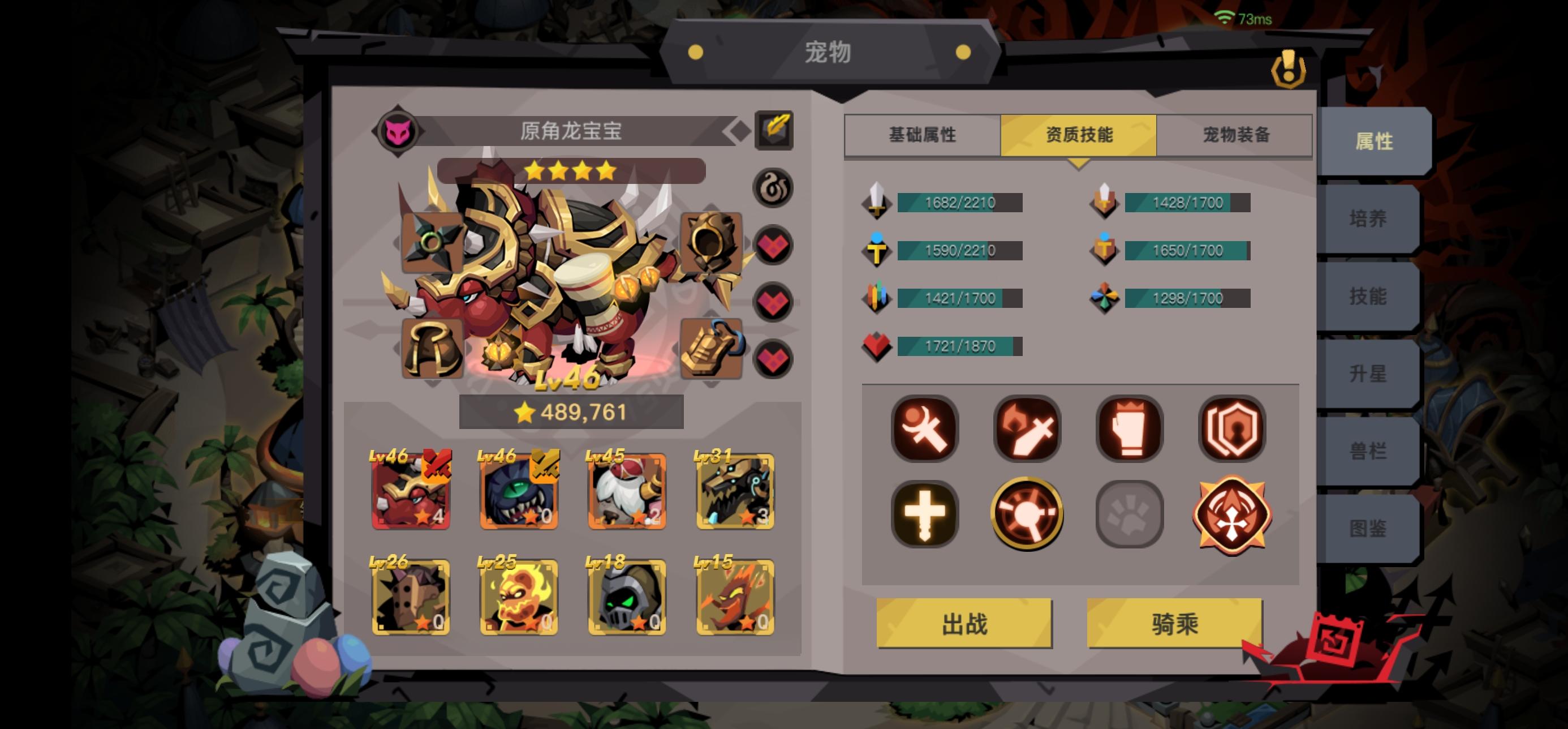The width and height of the screenshot is (1568, 729).
Task: Open the golden hammer skill icon
Action: 1027,513
